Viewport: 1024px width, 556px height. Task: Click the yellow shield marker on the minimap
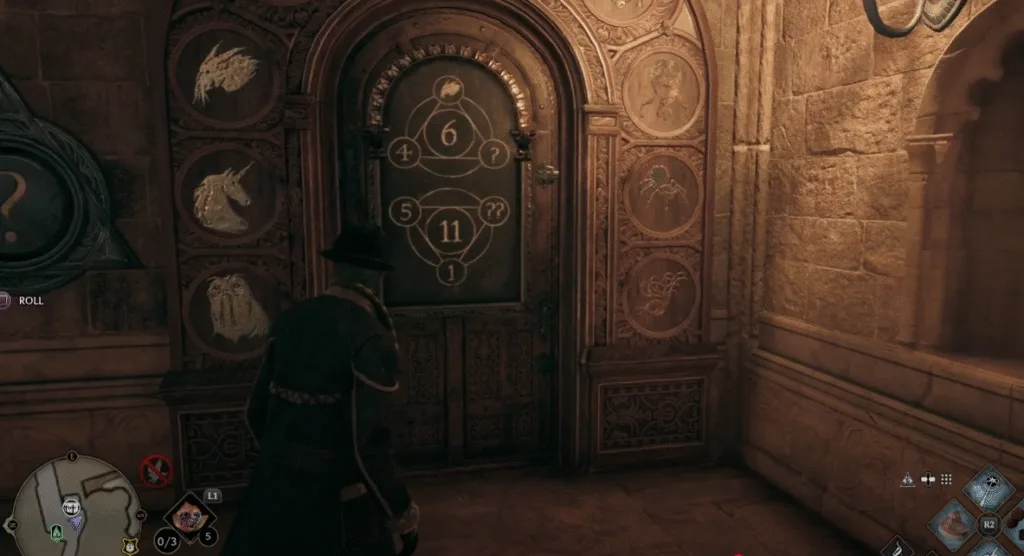[x=130, y=547]
